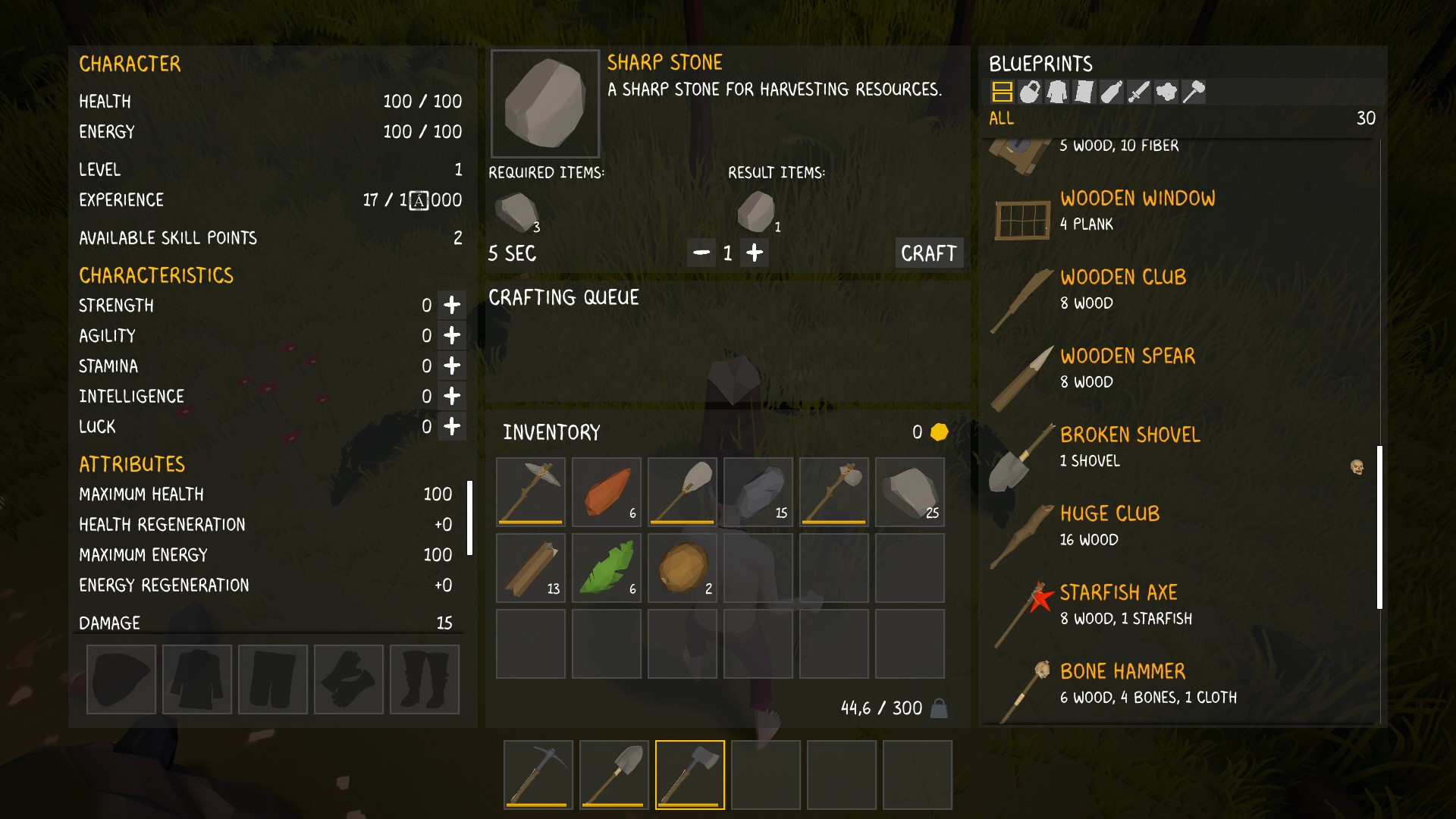
Task: Select the weapons blueprint filter icon
Action: tap(1137, 93)
